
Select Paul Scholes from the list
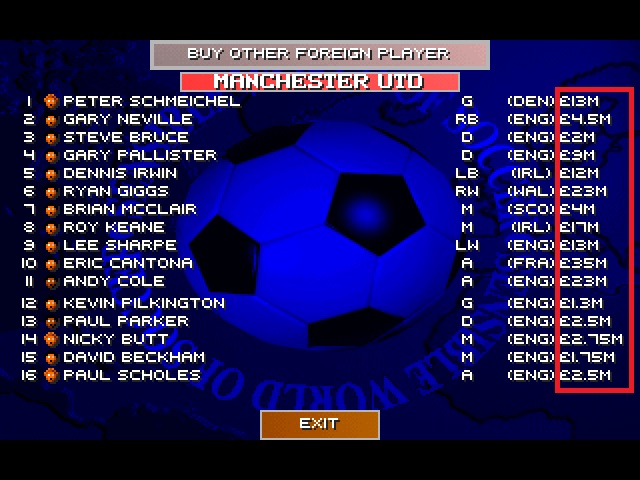pyautogui.click(x=131, y=375)
